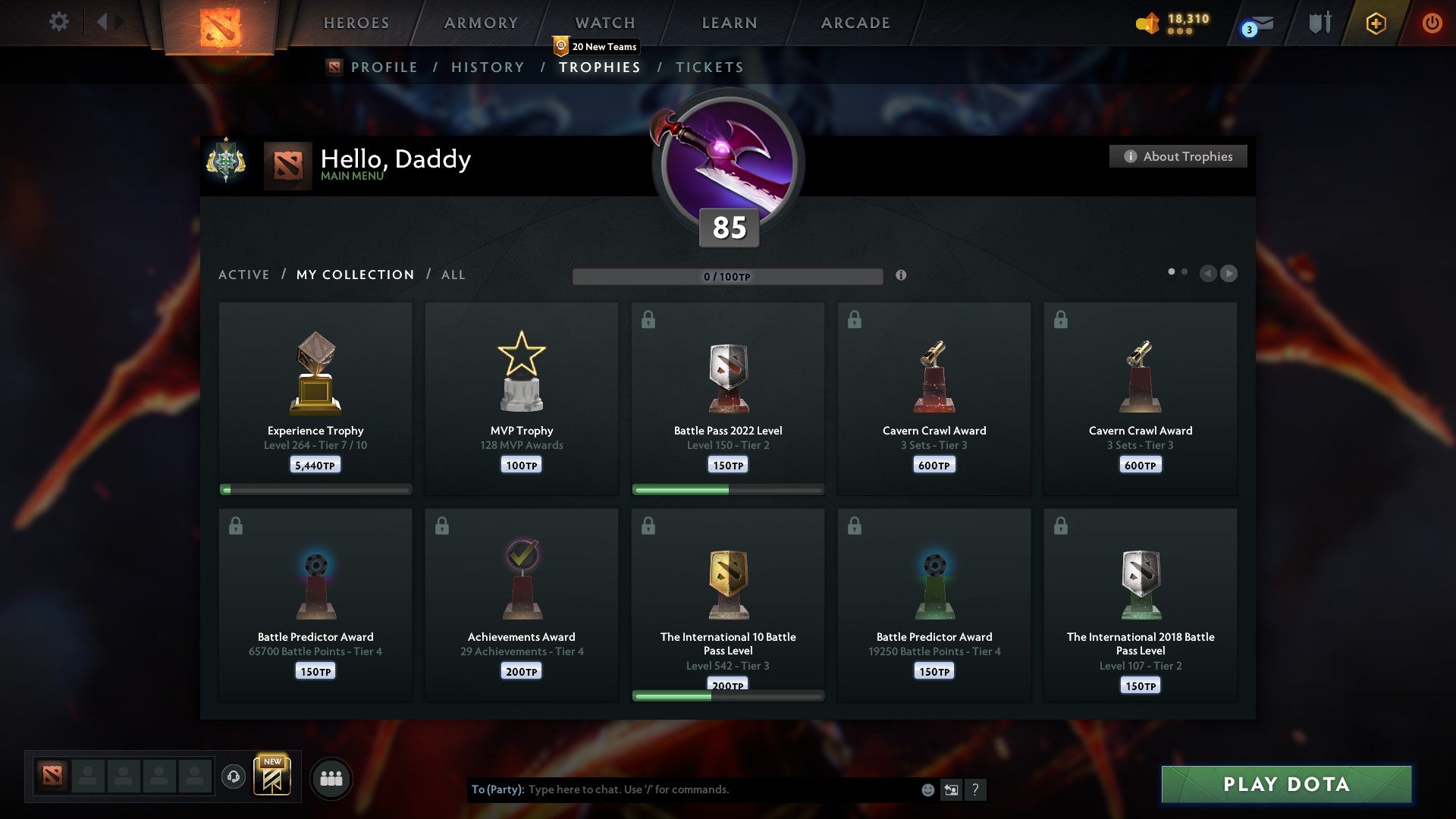Click the PLAY DOTA button
Image resolution: width=1456 pixels, height=819 pixels.
[x=1285, y=785]
